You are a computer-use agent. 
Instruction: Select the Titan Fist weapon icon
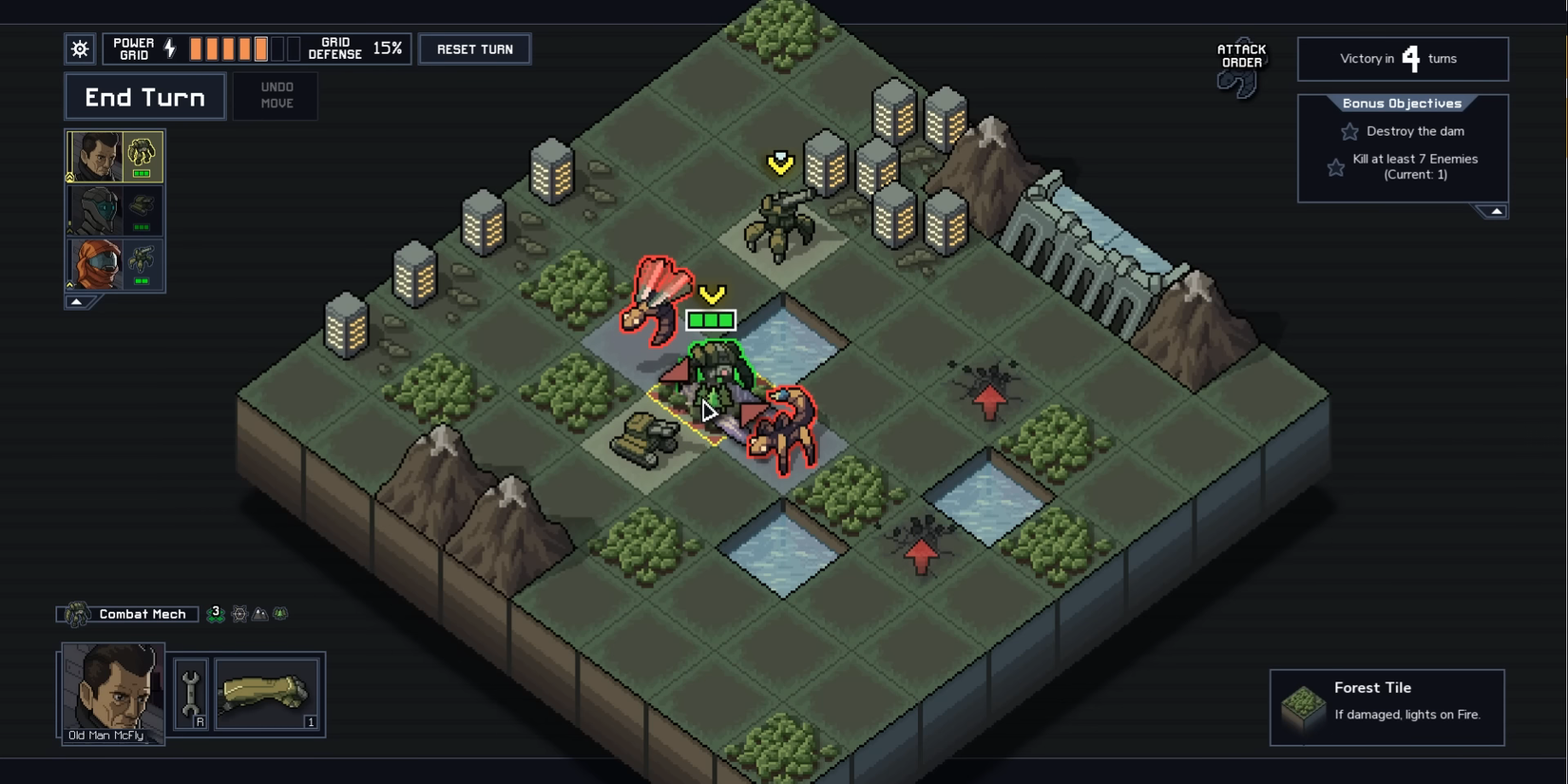(267, 695)
